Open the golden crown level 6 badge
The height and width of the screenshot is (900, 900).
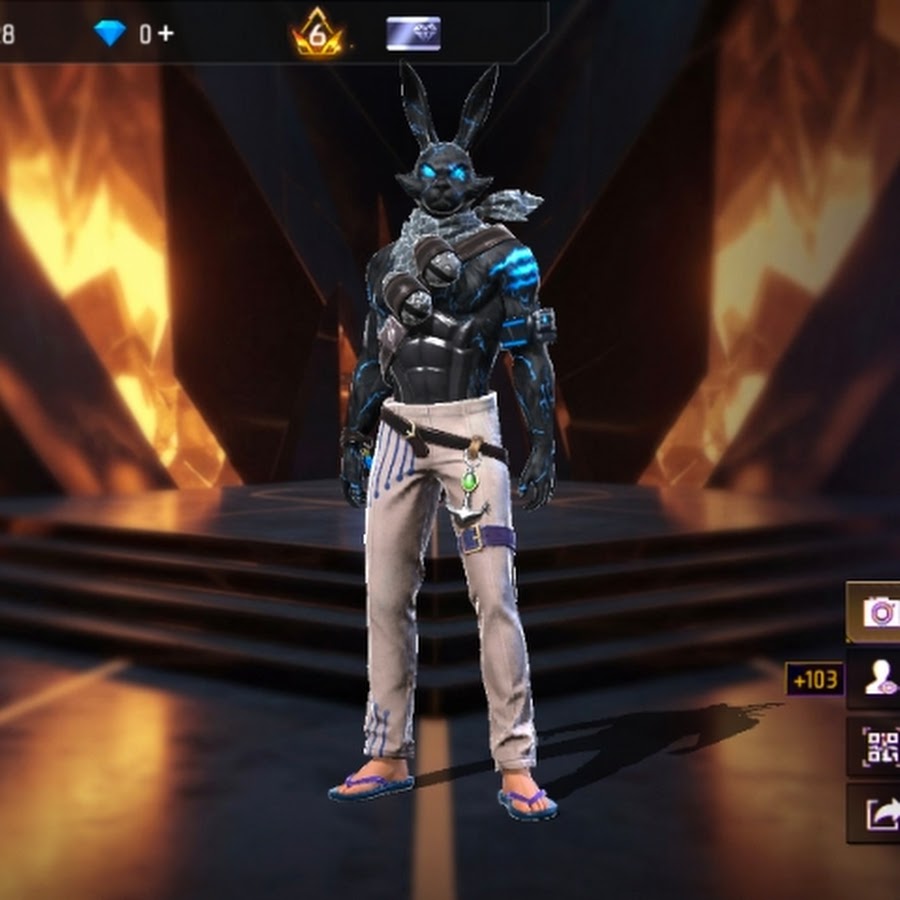click(x=318, y=33)
